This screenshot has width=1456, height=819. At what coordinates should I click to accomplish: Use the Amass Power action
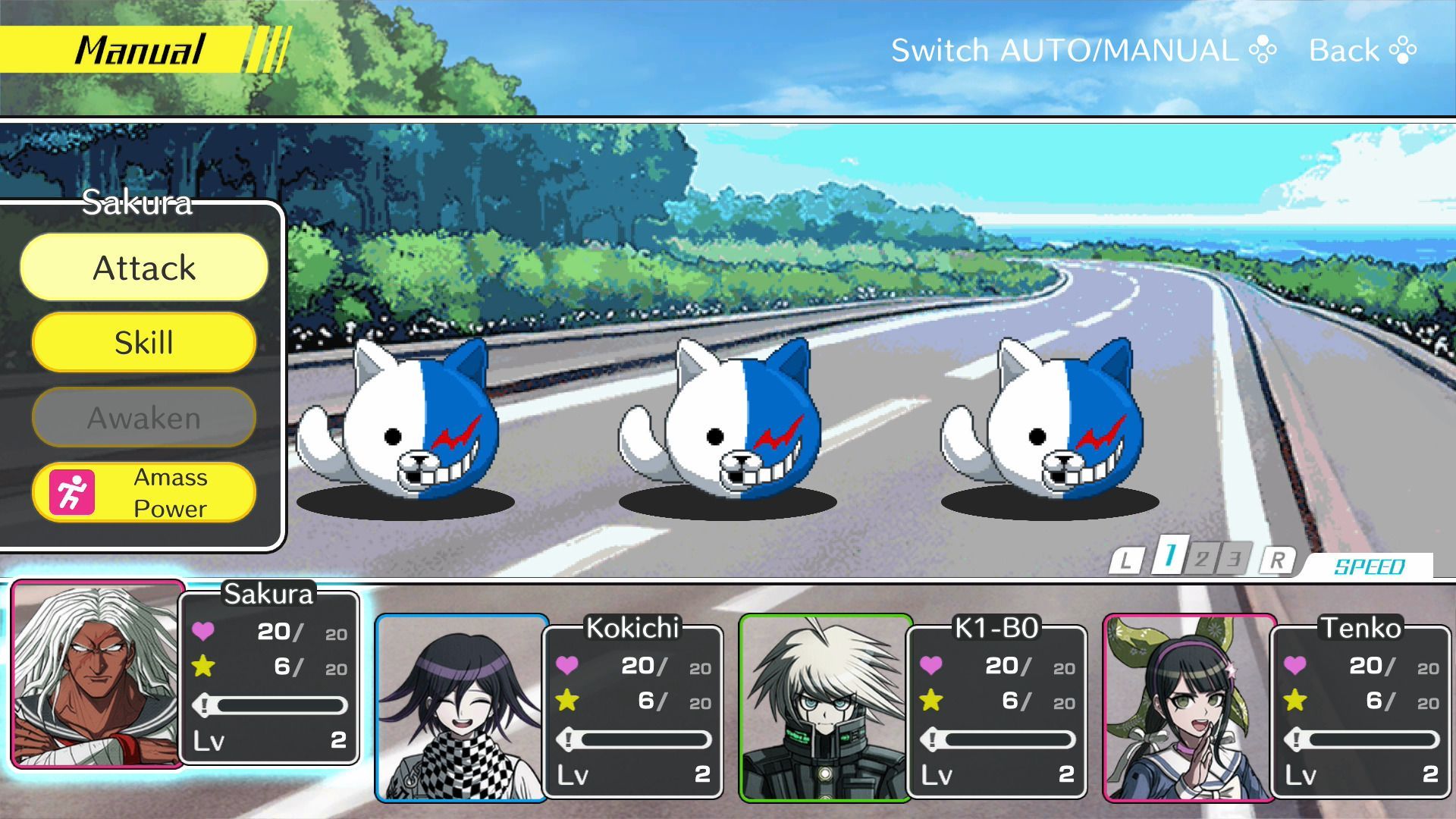tap(144, 493)
